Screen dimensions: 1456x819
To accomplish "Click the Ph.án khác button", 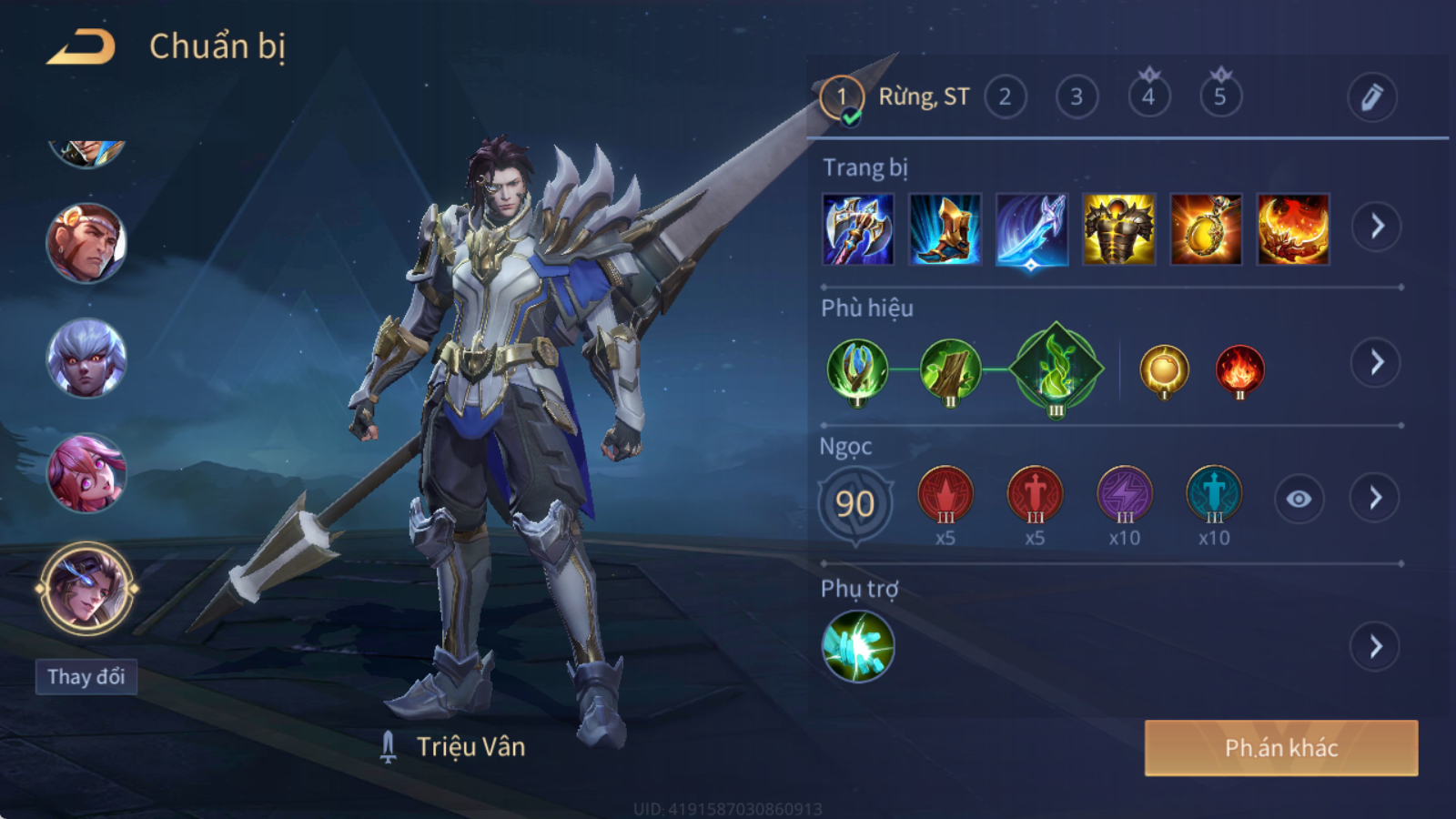I will (x=1280, y=748).
